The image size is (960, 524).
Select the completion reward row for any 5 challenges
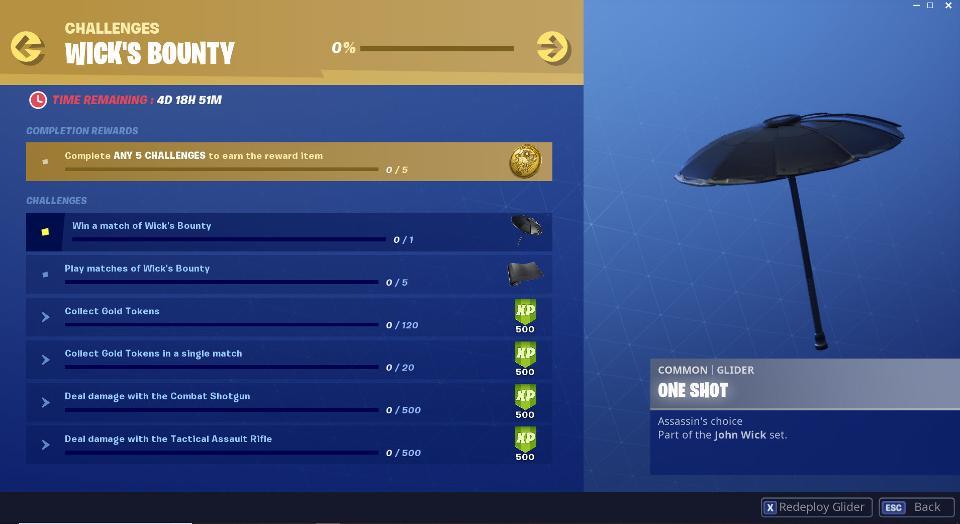point(288,161)
